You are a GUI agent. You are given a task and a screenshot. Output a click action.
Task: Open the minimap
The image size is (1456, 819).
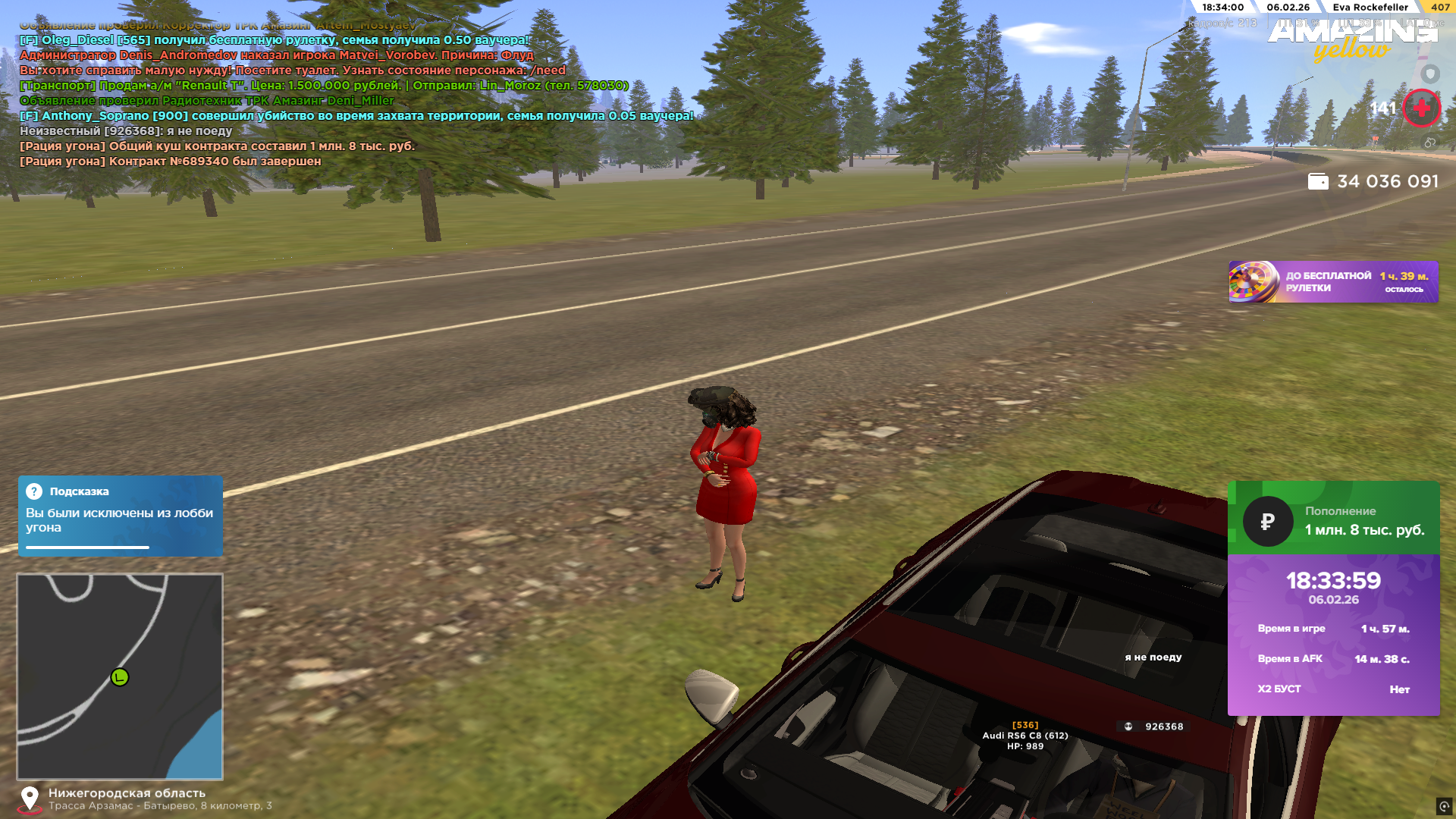(x=120, y=676)
